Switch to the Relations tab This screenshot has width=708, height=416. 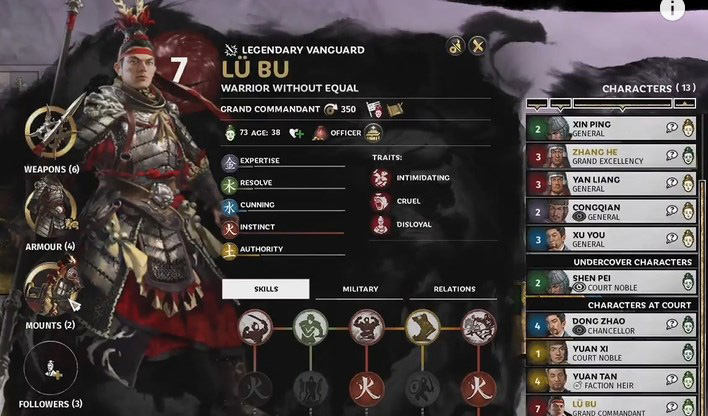454,289
